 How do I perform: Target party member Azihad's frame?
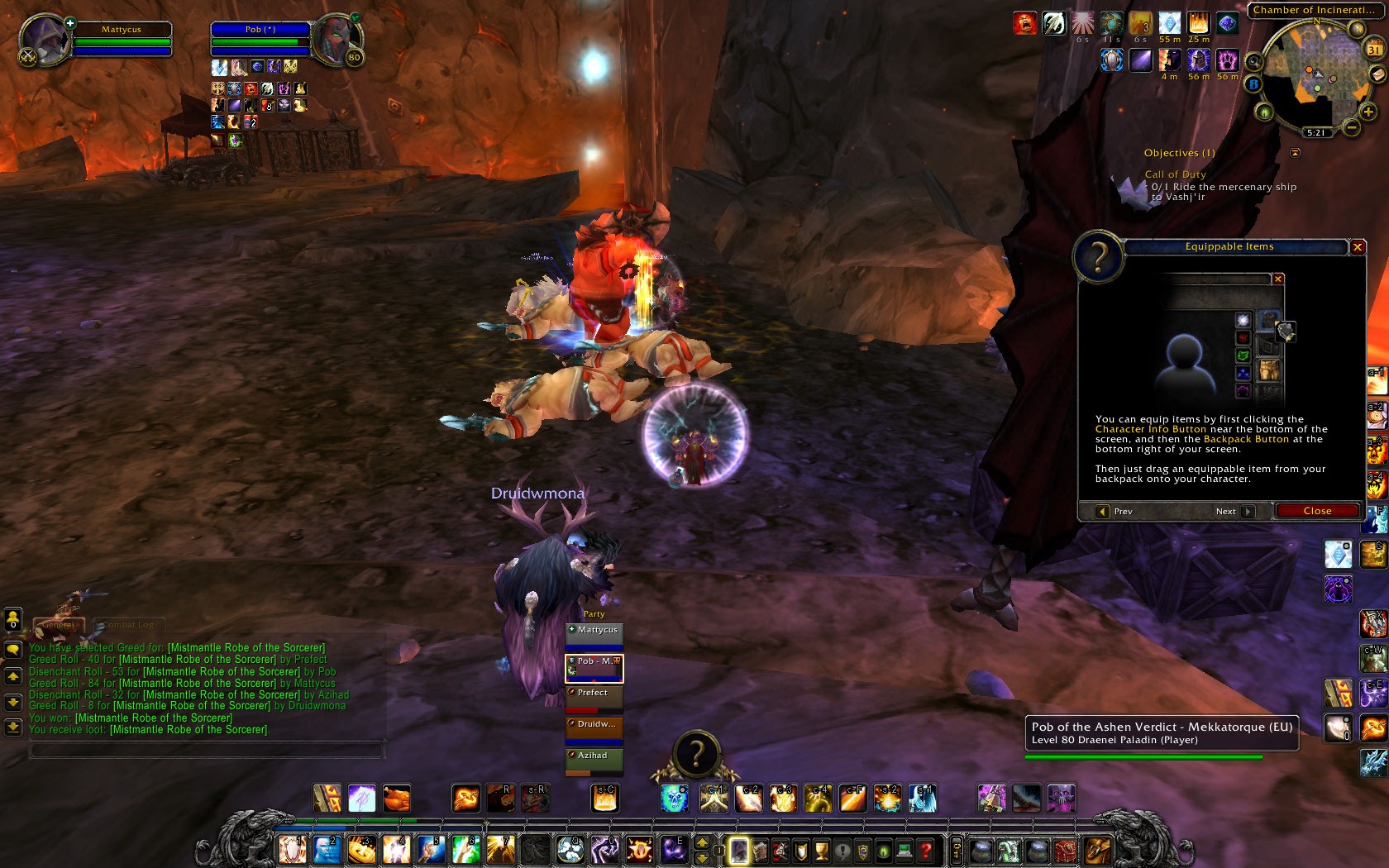coord(594,760)
